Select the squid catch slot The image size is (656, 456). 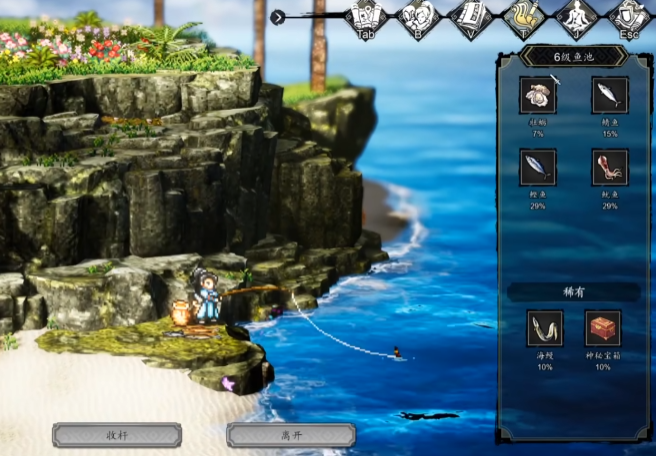610,167
